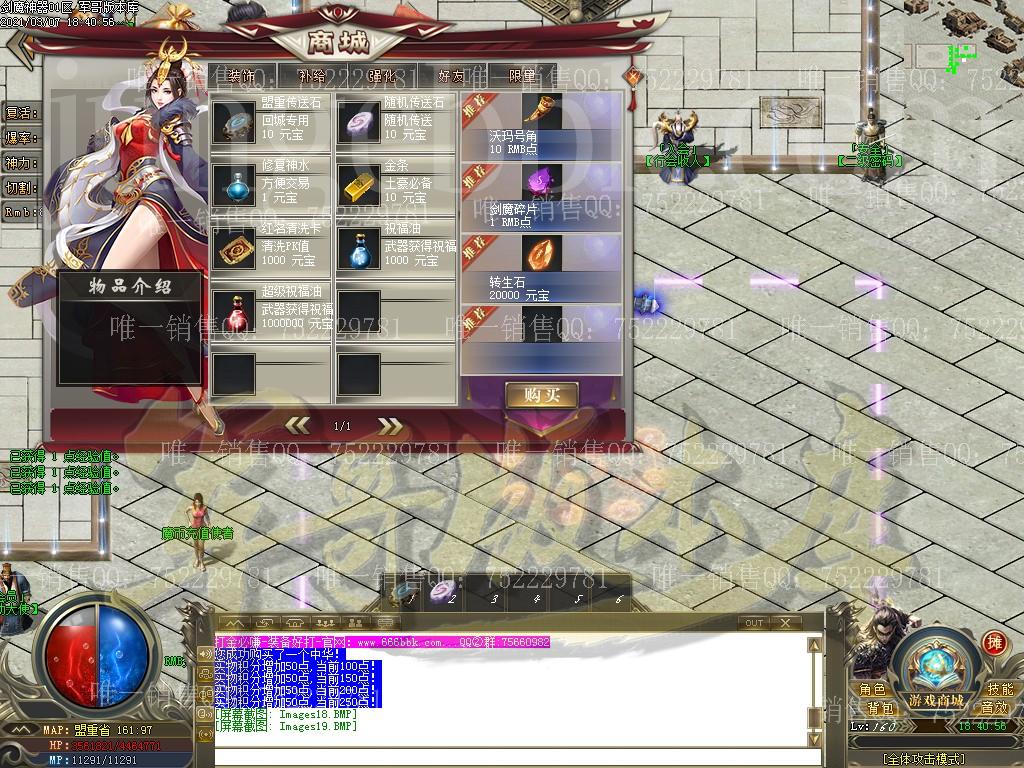Image resolution: width=1024 pixels, height=768 pixels.
Task: Select the 强化 tab
Action: [382, 75]
